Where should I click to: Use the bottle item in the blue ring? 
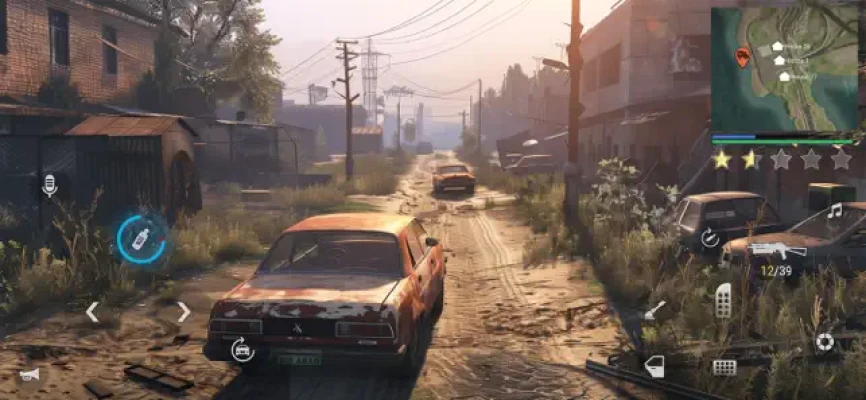[141, 239]
